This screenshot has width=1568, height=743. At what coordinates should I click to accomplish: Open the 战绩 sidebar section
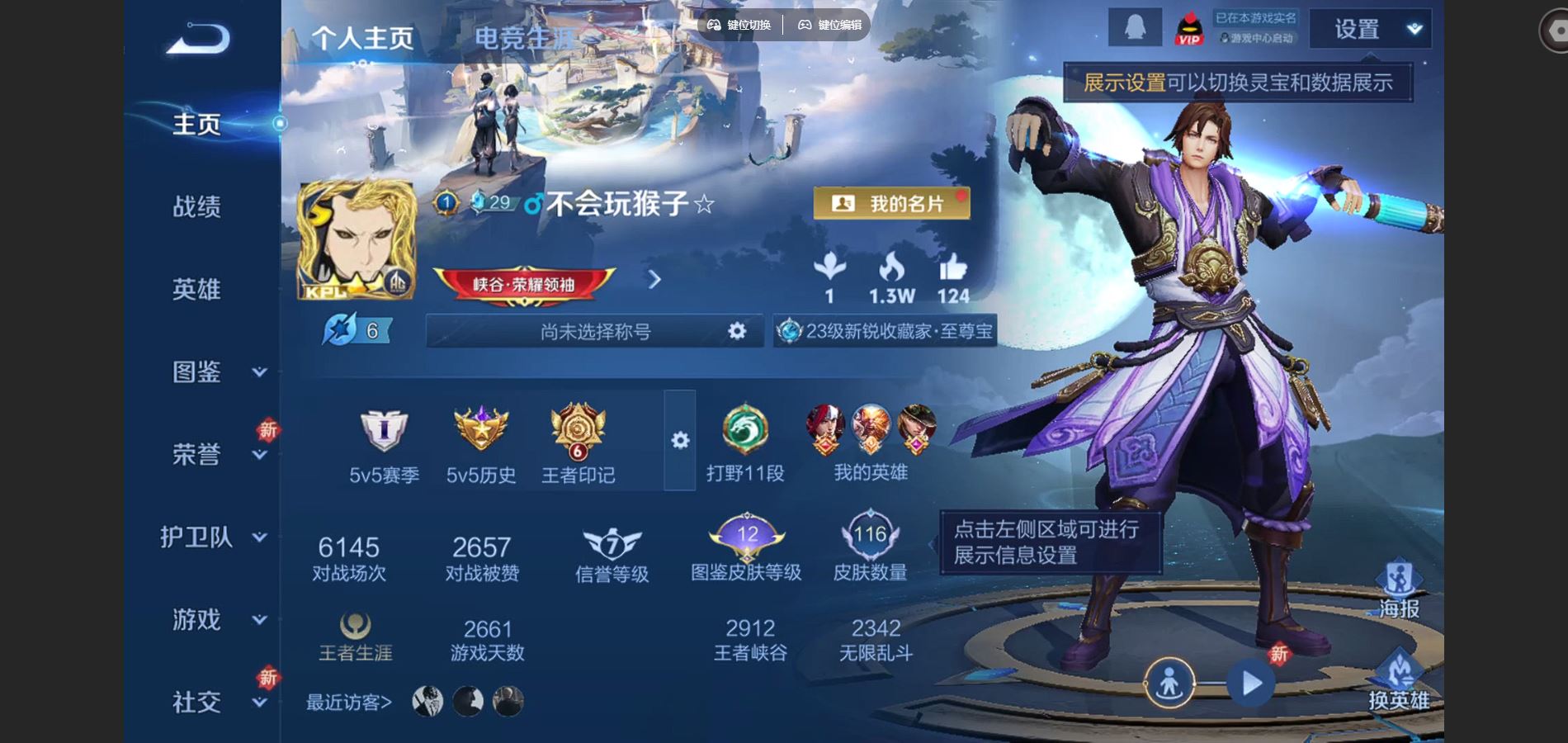(x=196, y=206)
